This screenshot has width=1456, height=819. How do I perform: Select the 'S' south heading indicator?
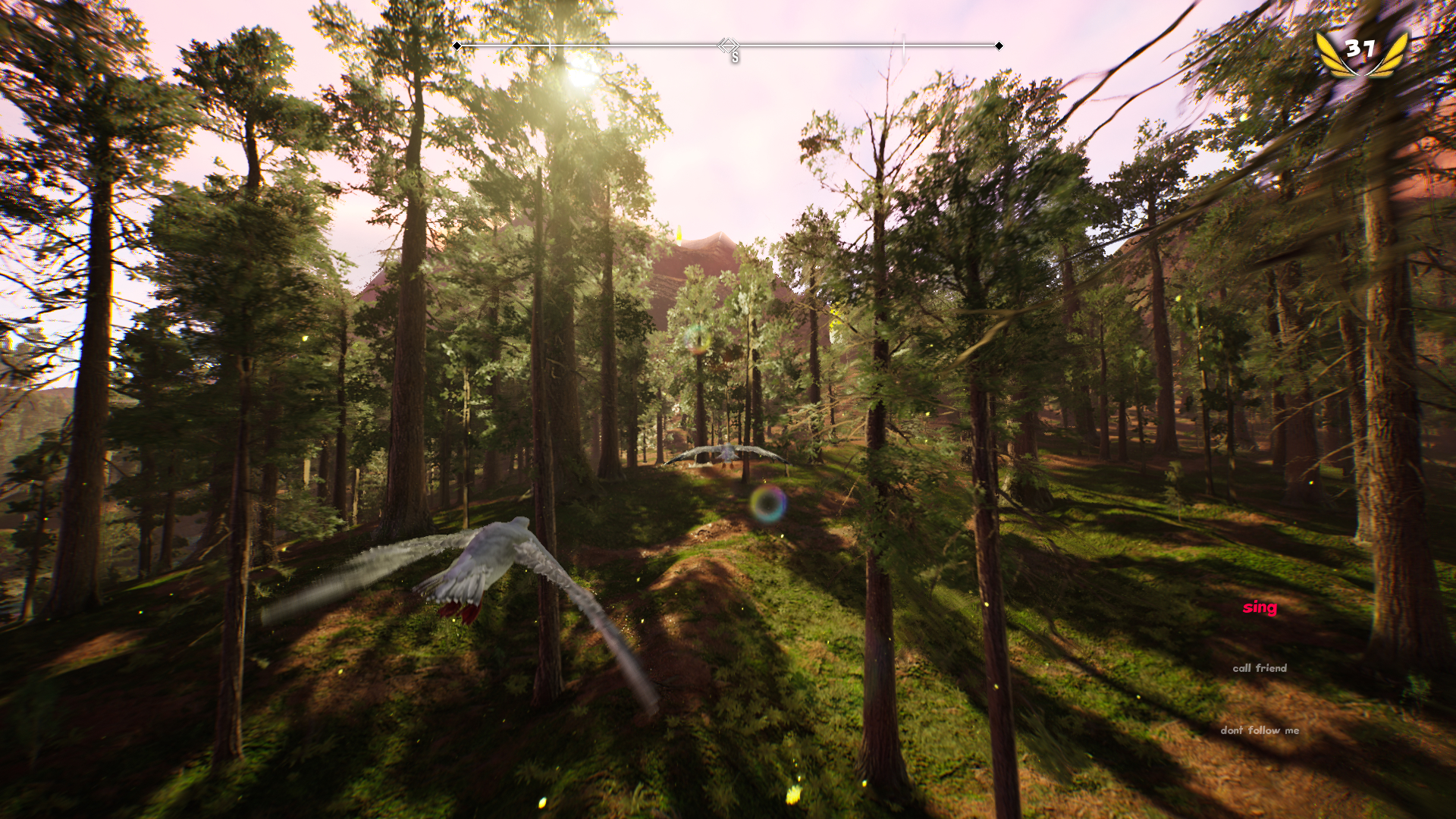(733, 55)
